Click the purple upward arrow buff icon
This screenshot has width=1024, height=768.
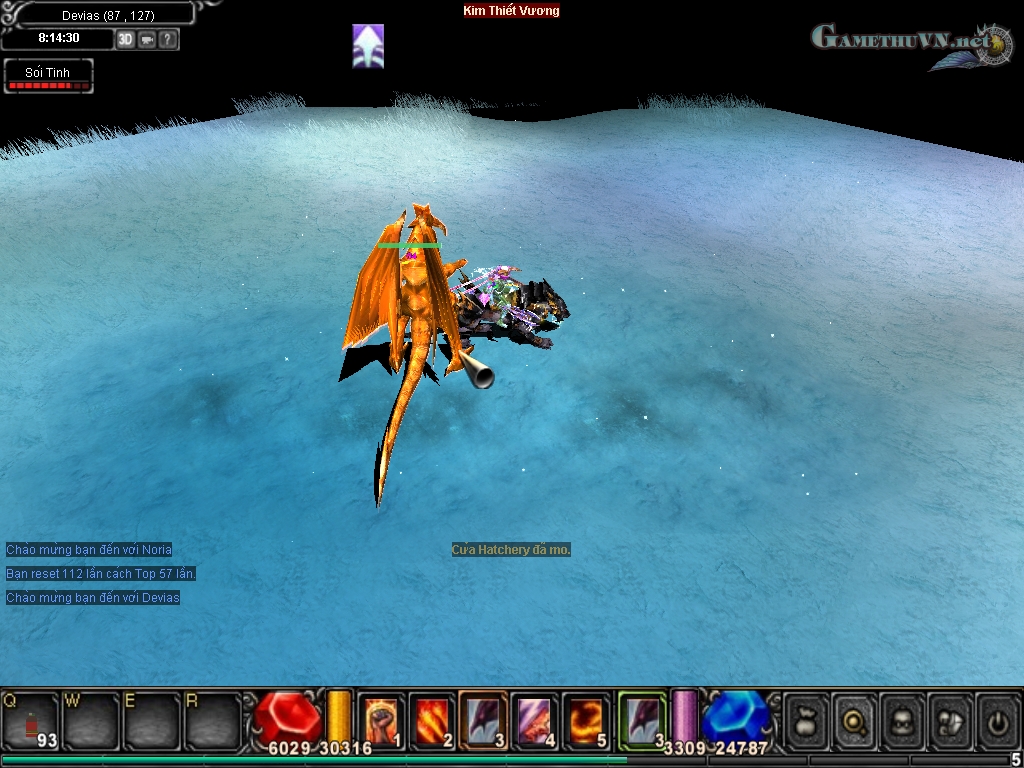368,46
